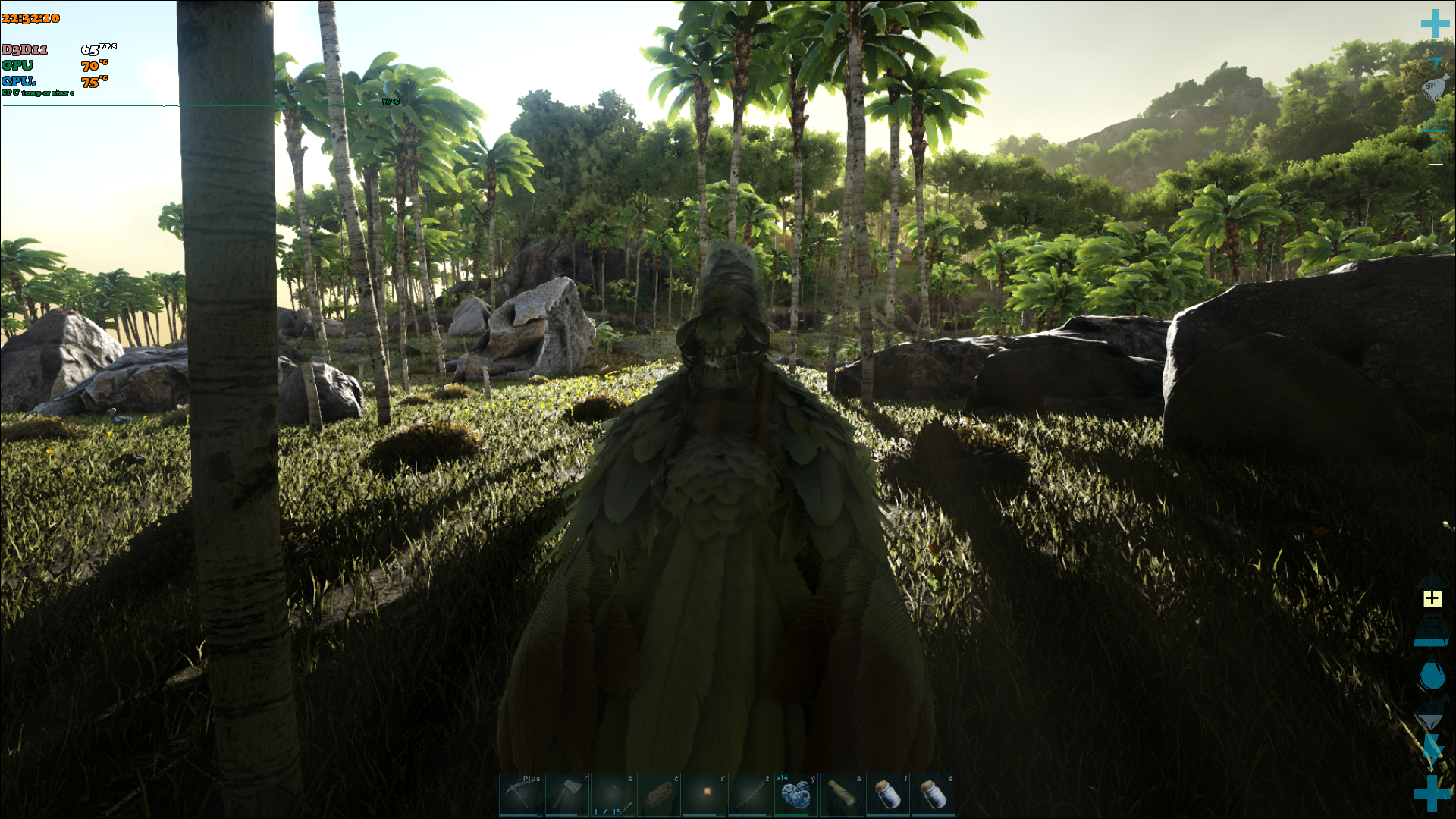Select the woven net item slot

(659, 795)
